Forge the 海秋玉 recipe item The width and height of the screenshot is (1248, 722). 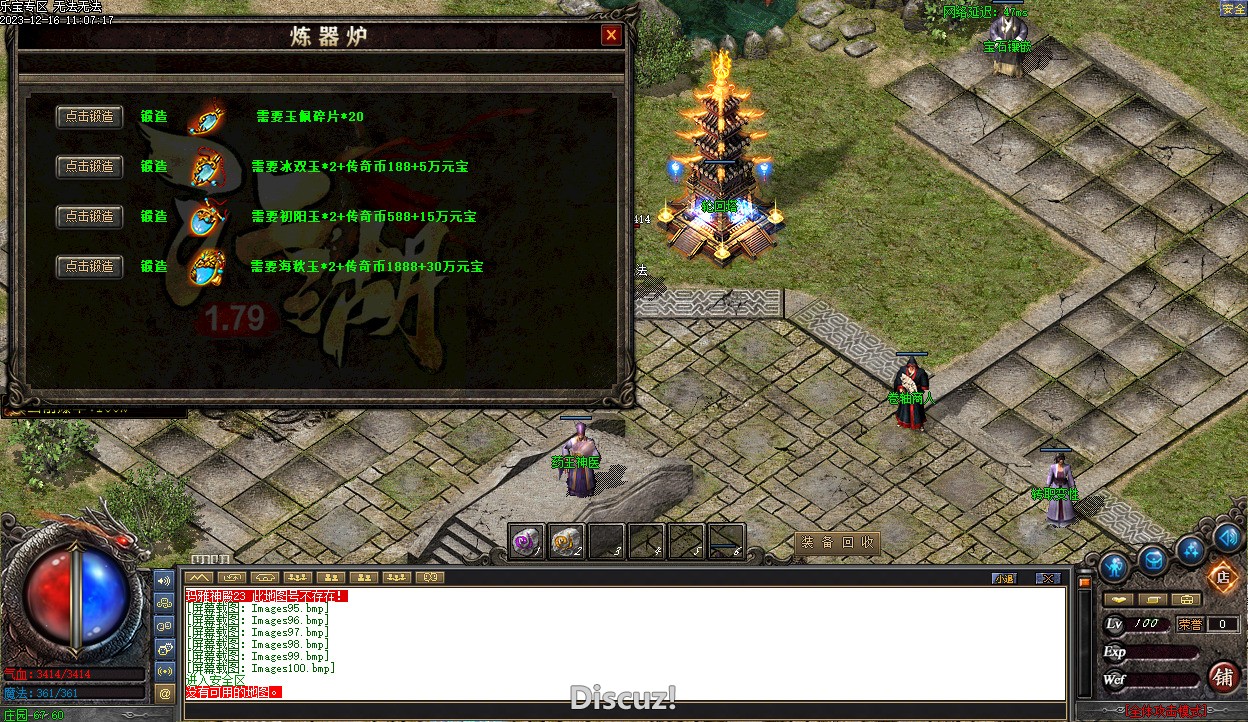click(x=89, y=266)
